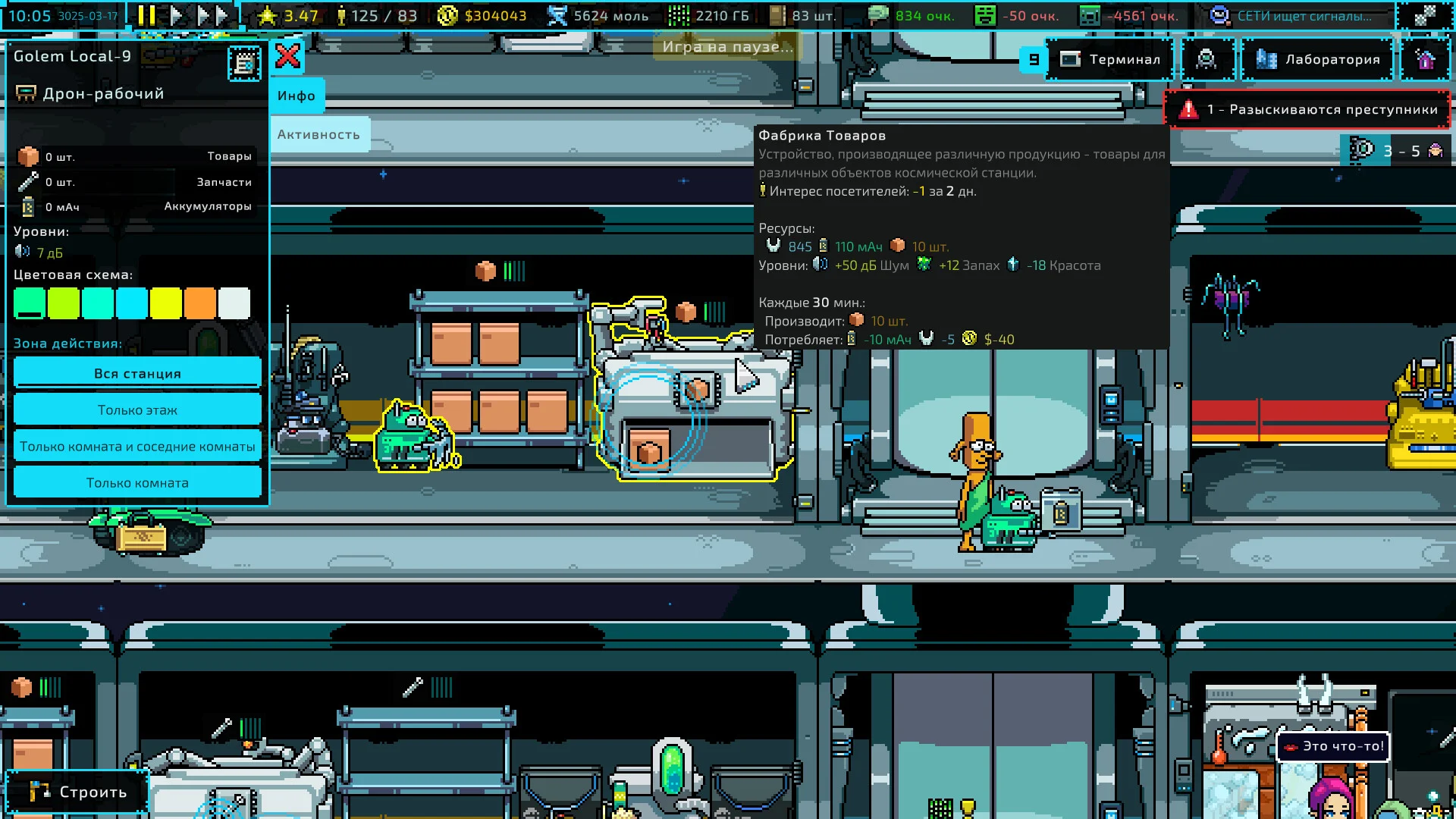View the Разыскиваются преступники alert
Image resolution: width=1456 pixels, height=819 pixels.
point(1307,109)
